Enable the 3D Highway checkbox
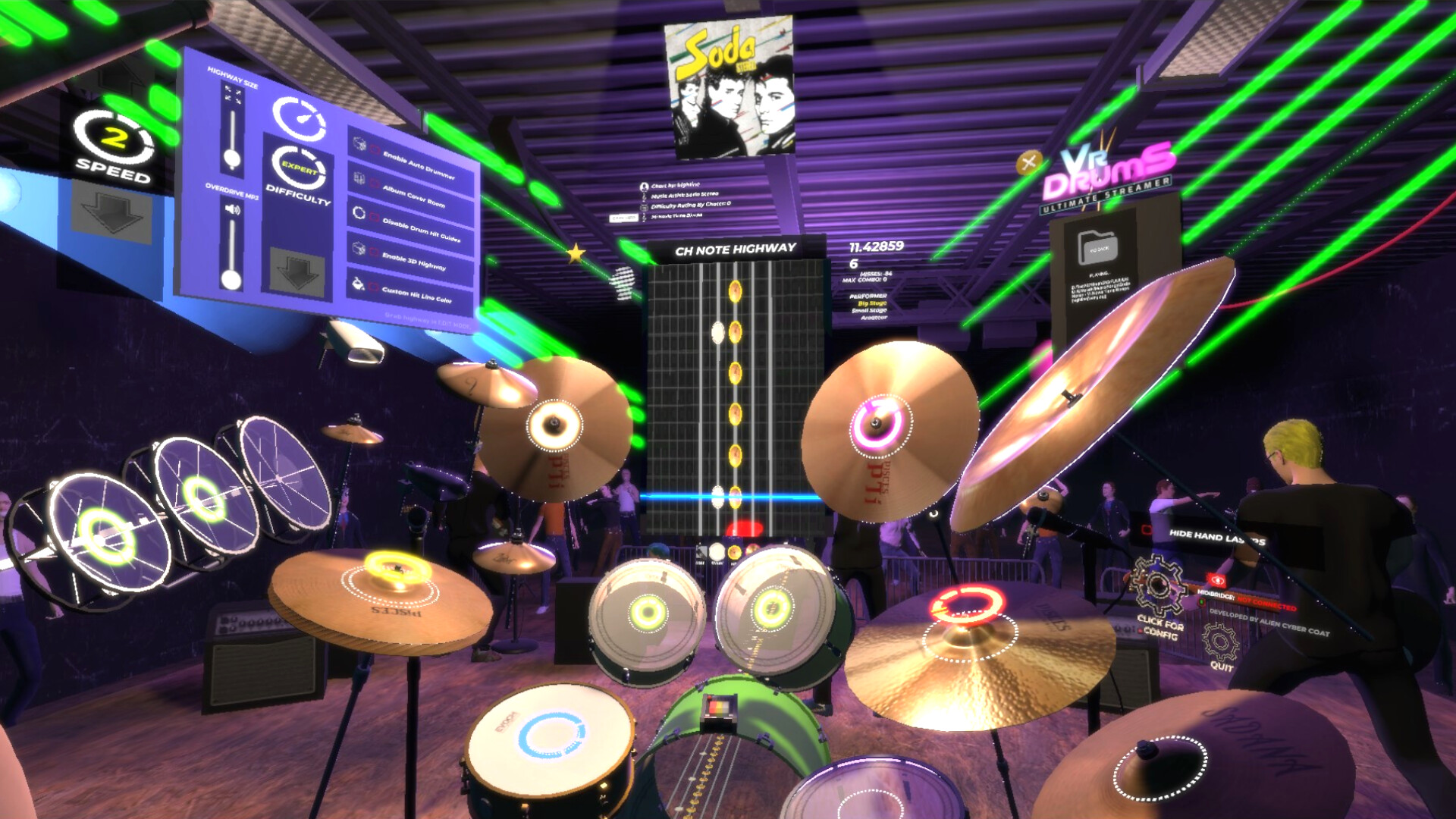The height and width of the screenshot is (819, 1456). (373, 252)
